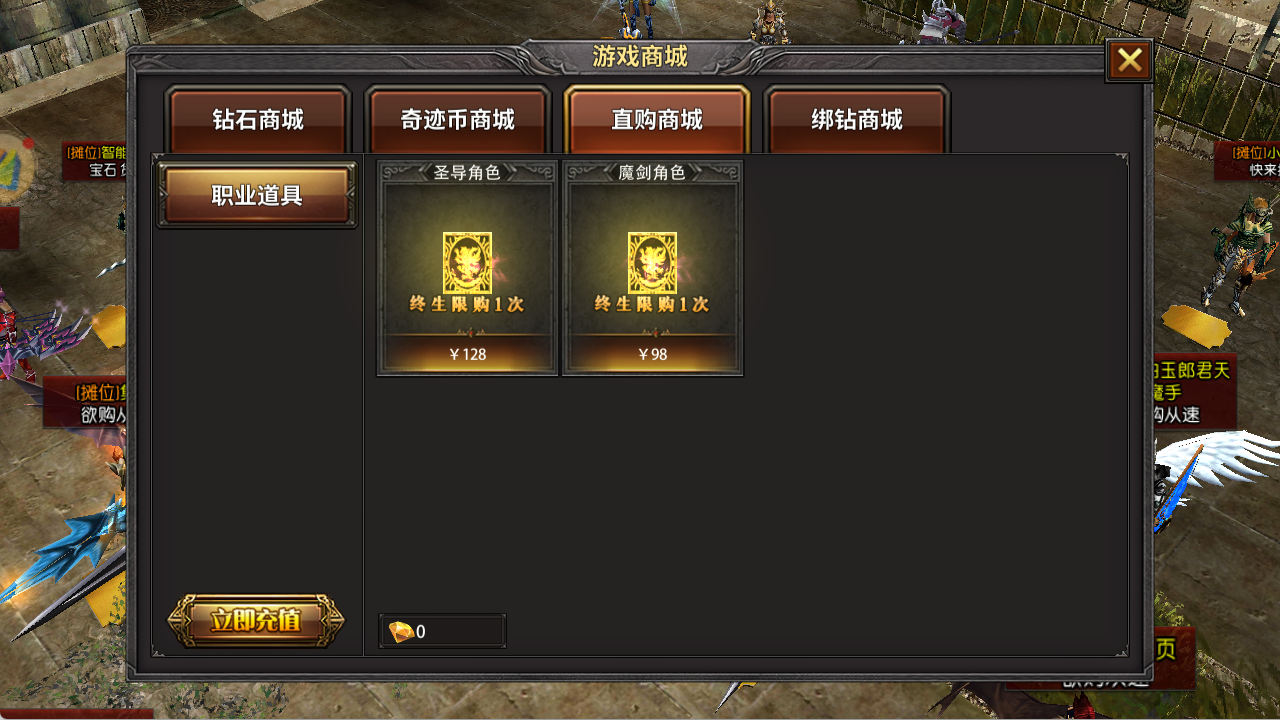Open the 绑钻商城 tab
This screenshot has width=1280, height=720.
point(856,120)
